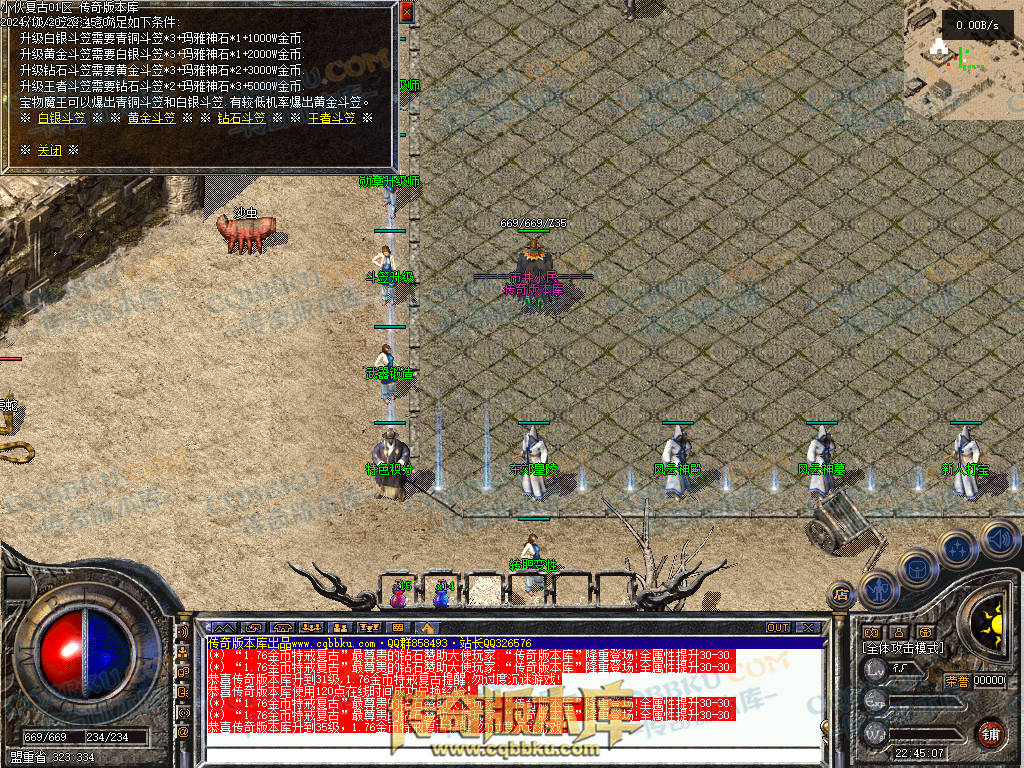Viewport: 1024px width, 768px height.
Task: Switch the 全体攻击模式 attack mode
Action: coord(902,648)
